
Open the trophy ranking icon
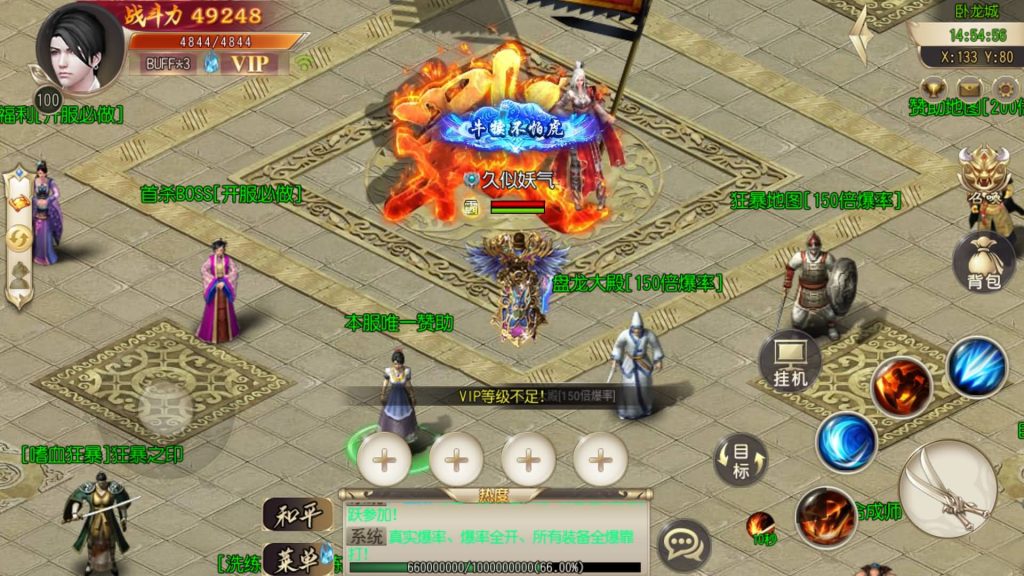[936, 88]
